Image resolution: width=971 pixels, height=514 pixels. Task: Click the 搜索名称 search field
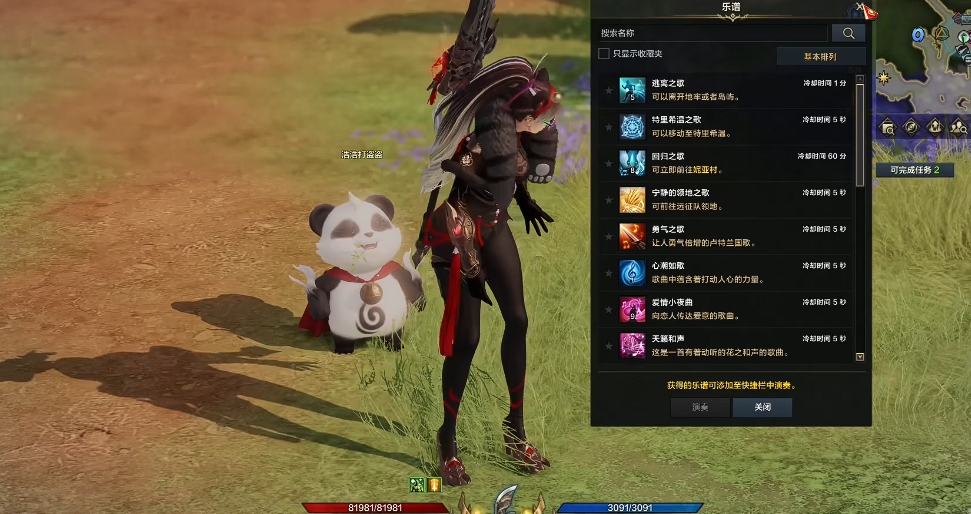pos(712,33)
